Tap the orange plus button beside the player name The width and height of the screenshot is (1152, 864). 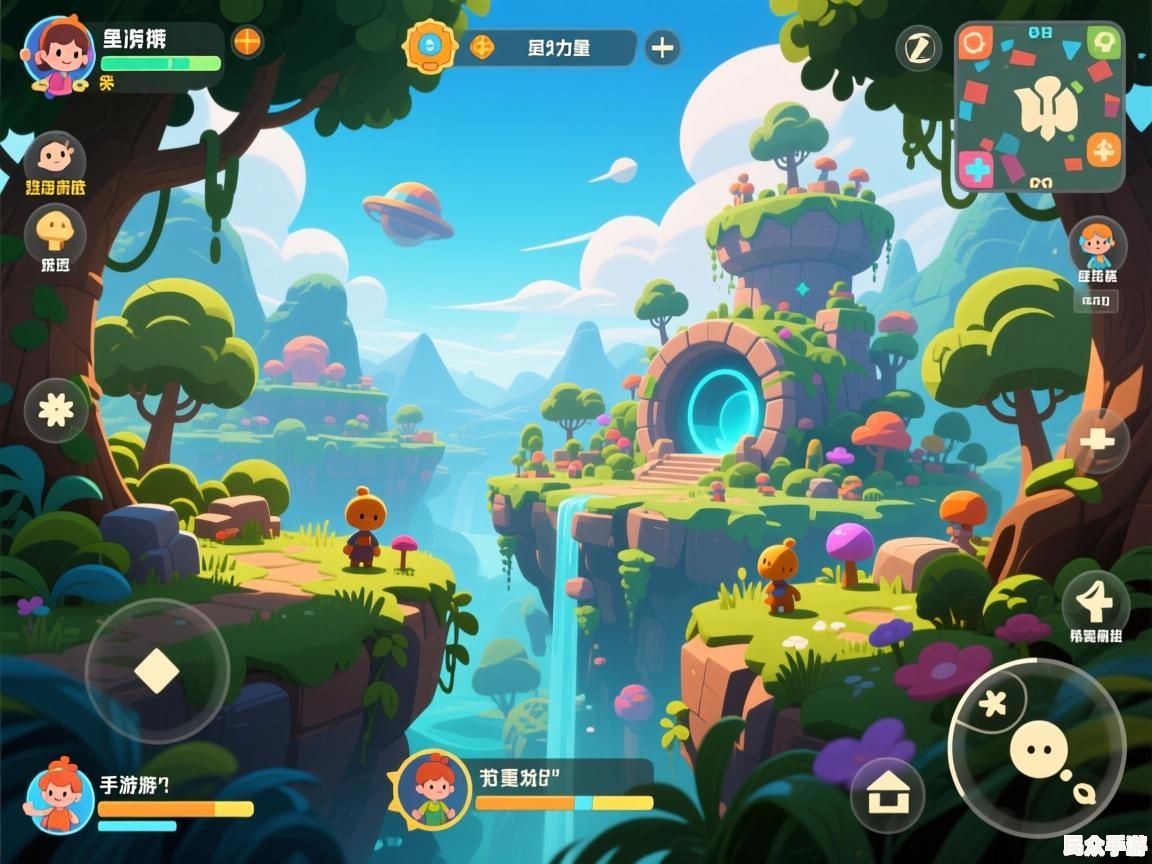tap(247, 42)
